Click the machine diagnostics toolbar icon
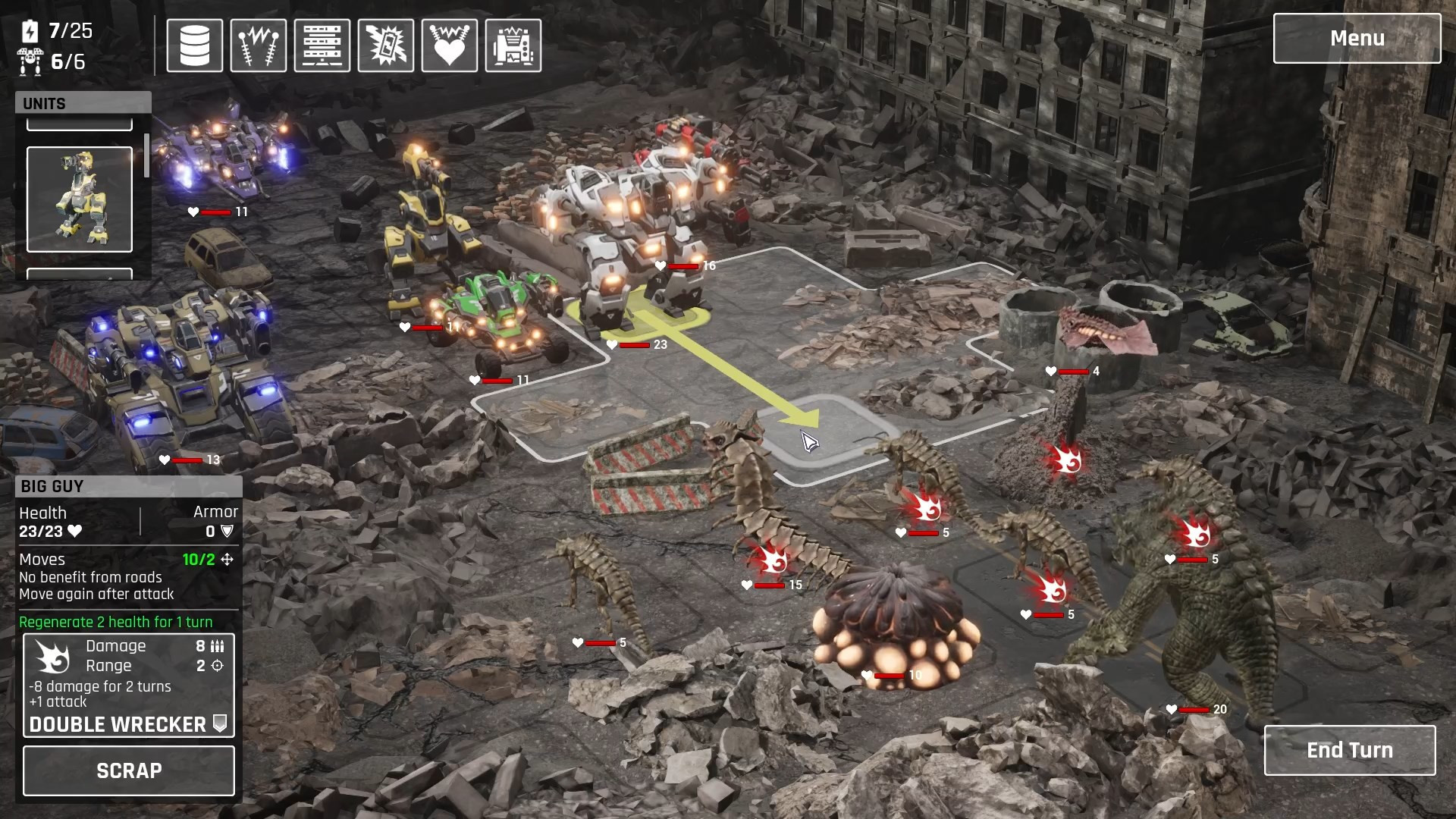 (x=513, y=45)
